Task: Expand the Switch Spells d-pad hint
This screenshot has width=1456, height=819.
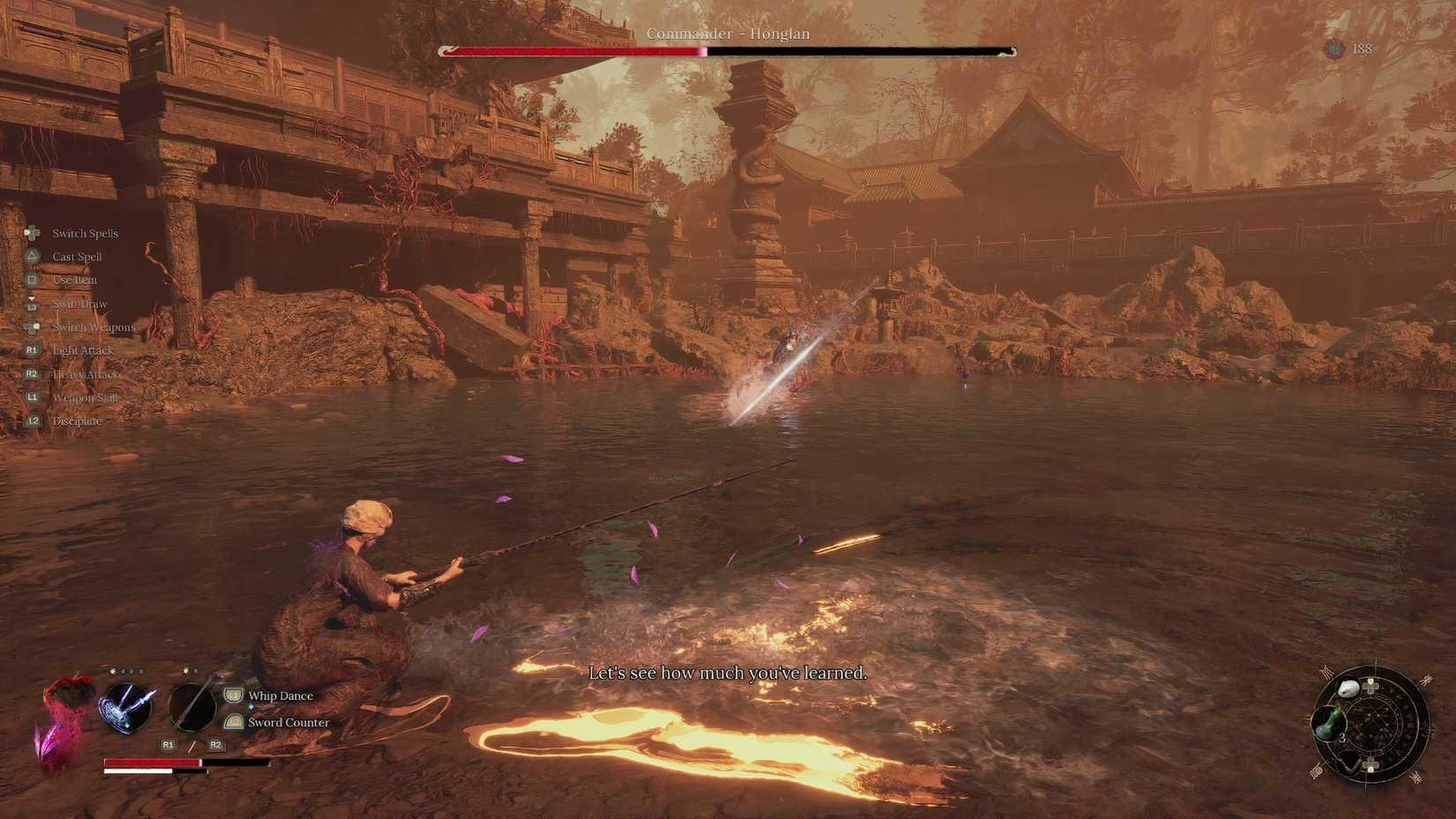Action: click(x=85, y=233)
